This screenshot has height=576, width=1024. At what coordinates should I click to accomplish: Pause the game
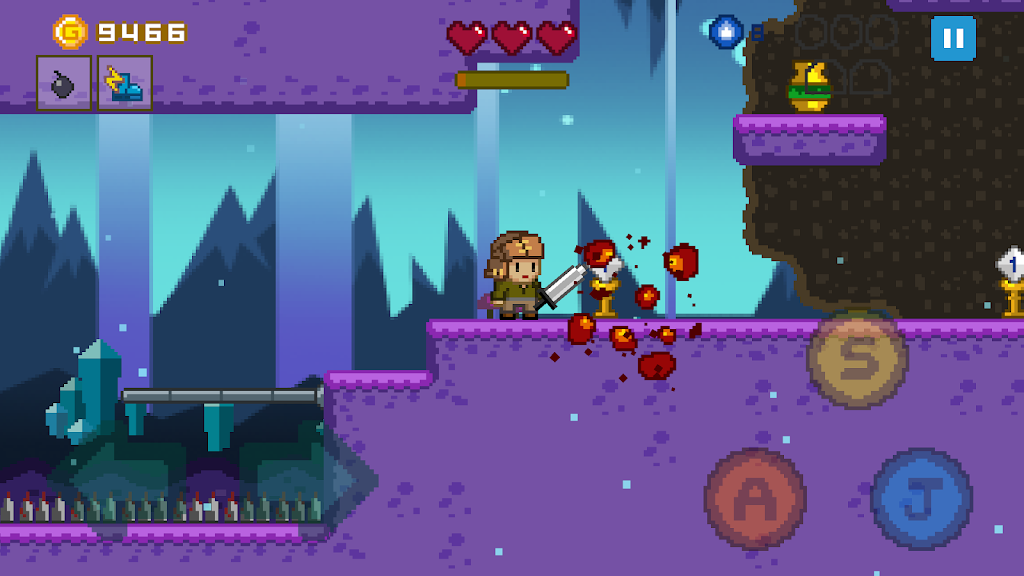[953, 39]
